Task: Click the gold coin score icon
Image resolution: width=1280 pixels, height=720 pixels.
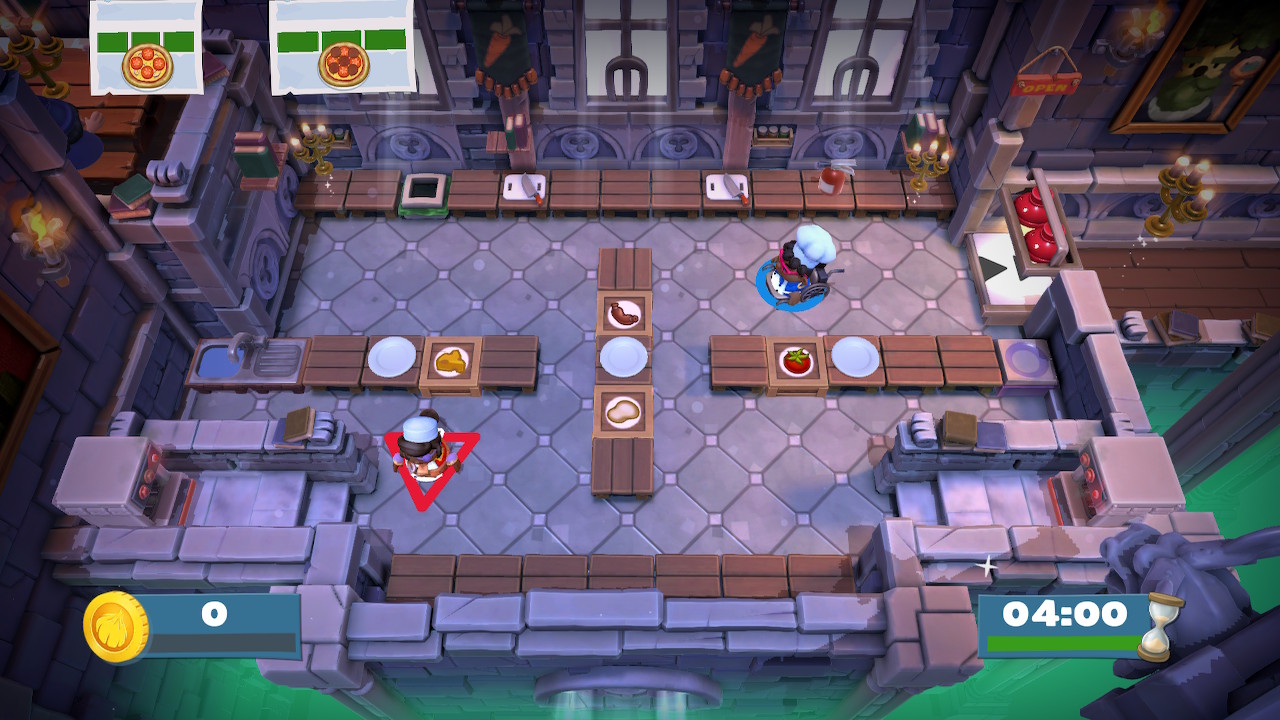Action: point(116,627)
